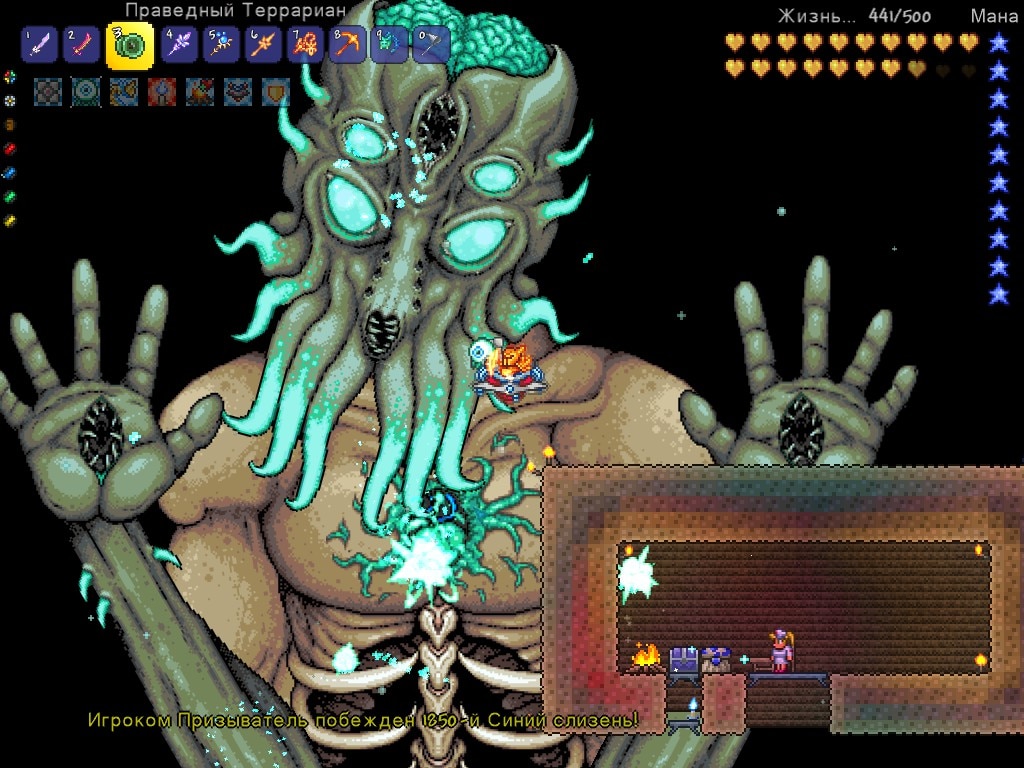Select the light purple sword in slot 1

(37, 45)
